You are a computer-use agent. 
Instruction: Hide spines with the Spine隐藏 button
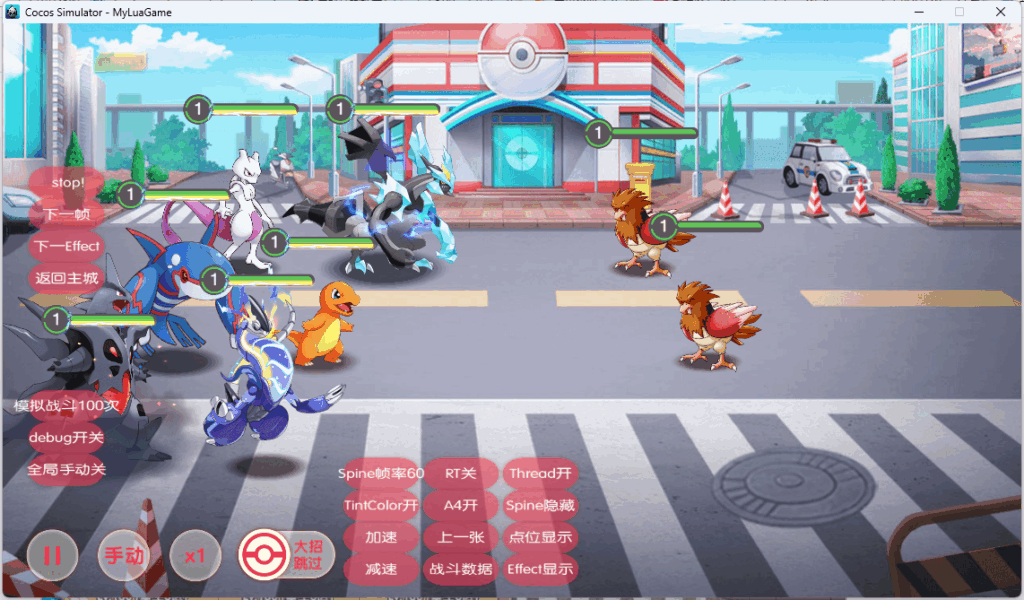click(x=541, y=505)
